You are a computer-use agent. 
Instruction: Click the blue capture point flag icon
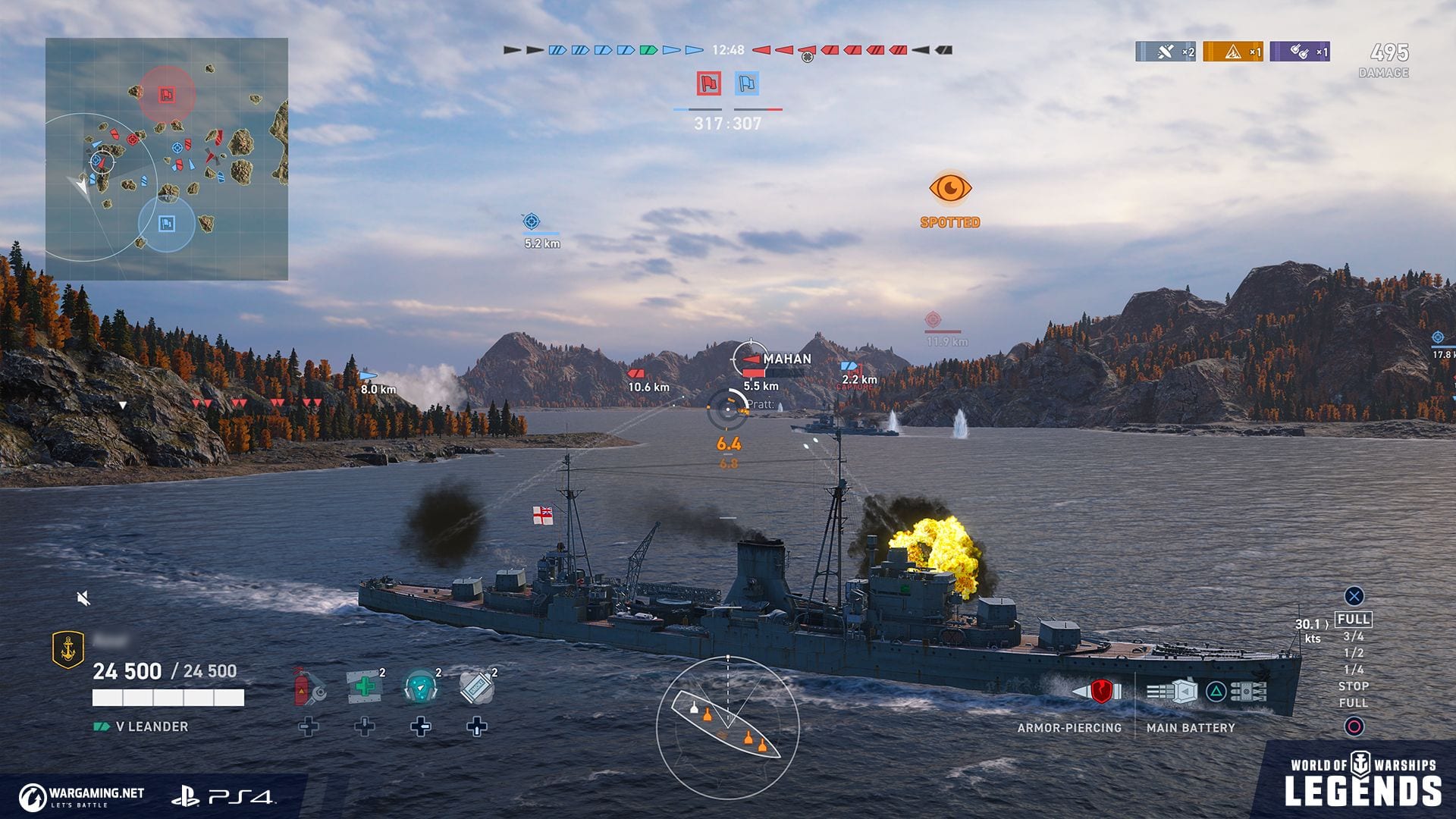click(x=747, y=83)
